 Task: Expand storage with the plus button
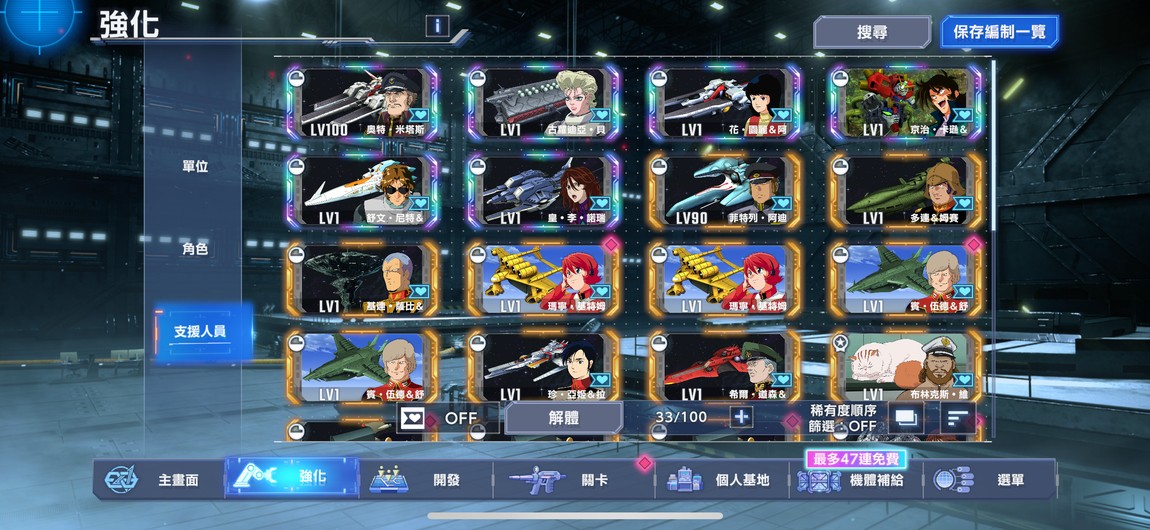pos(741,417)
